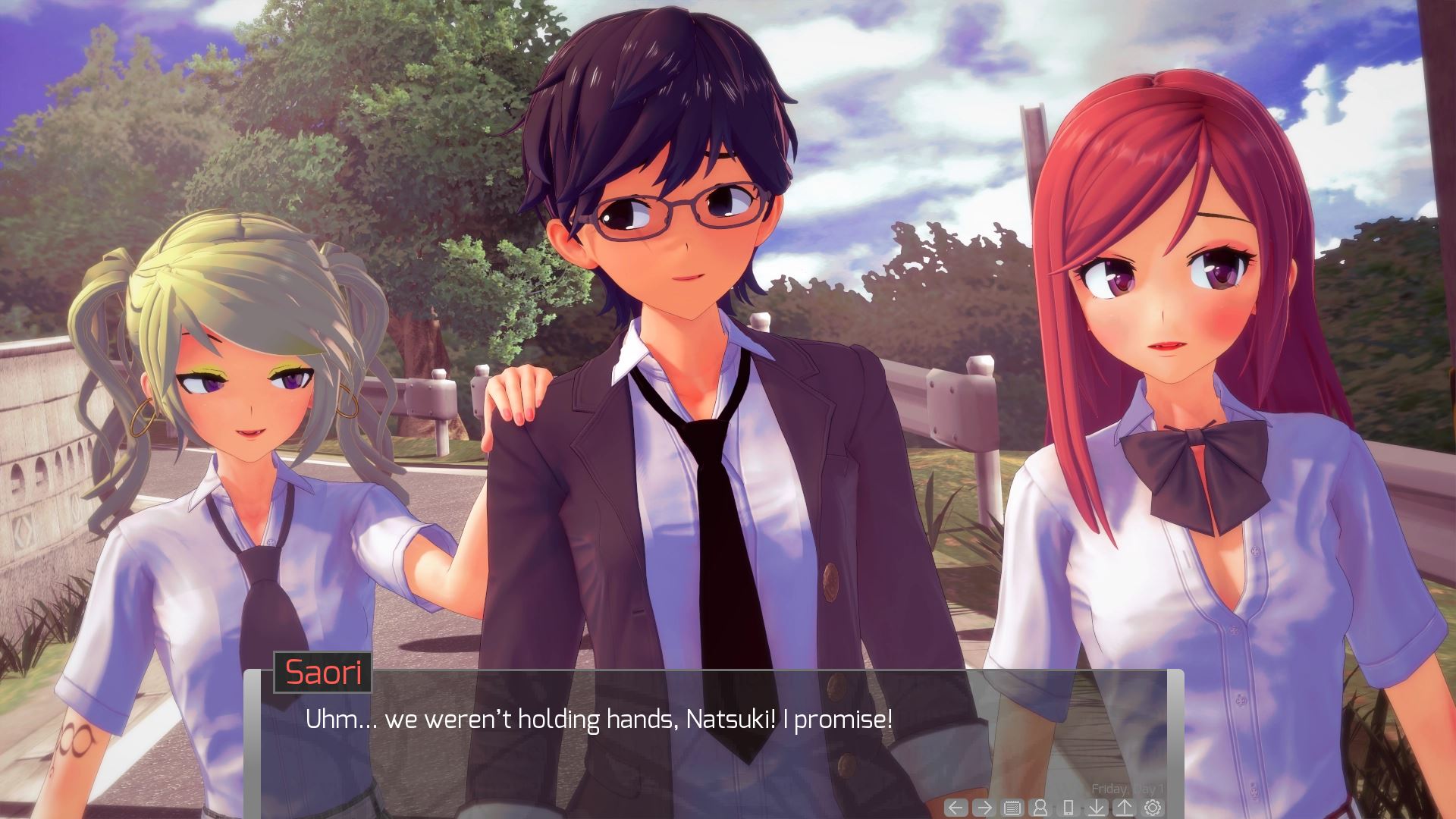Click the quick menu bar
This screenshot has height=819, width=1456.
pyautogui.click(x=1054, y=807)
